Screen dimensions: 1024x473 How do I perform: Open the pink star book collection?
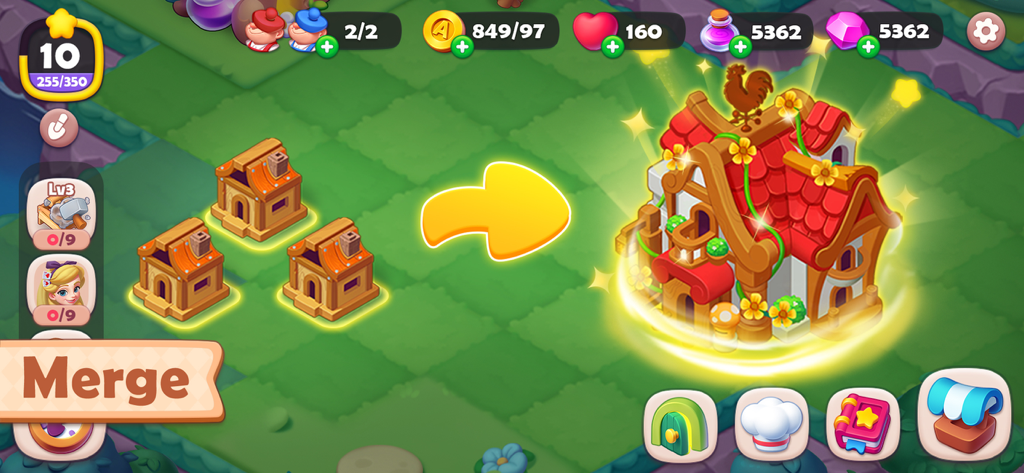click(862, 424)
